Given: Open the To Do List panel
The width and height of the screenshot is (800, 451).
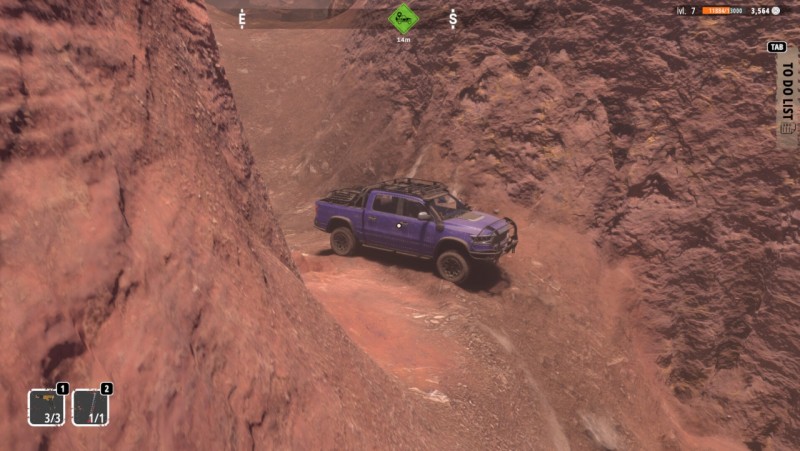Looking at the screenshot, I should pyautogui.click(x=787, y=97).
